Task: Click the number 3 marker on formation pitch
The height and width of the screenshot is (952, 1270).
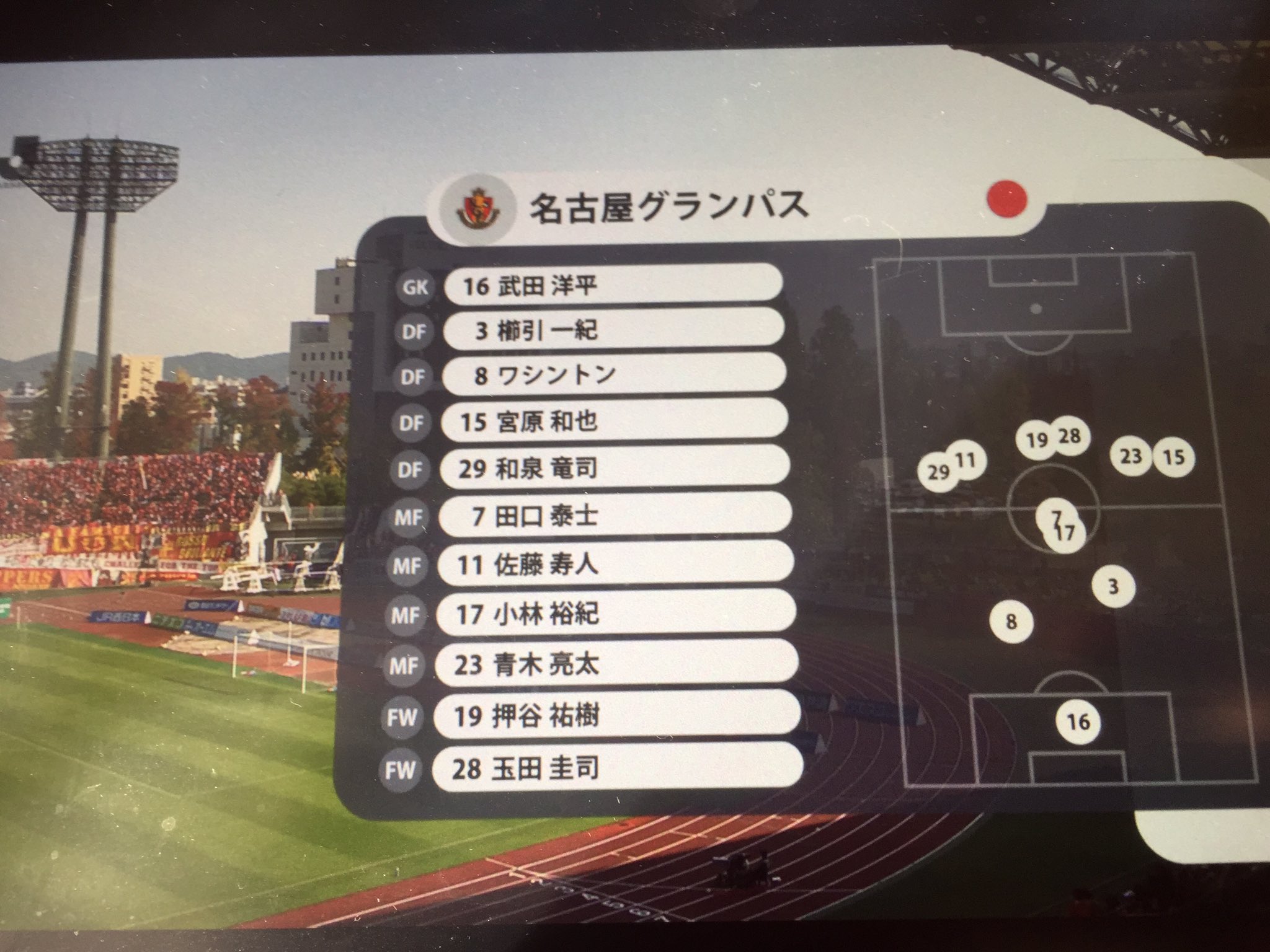Action: click(x=1113, y=586)
